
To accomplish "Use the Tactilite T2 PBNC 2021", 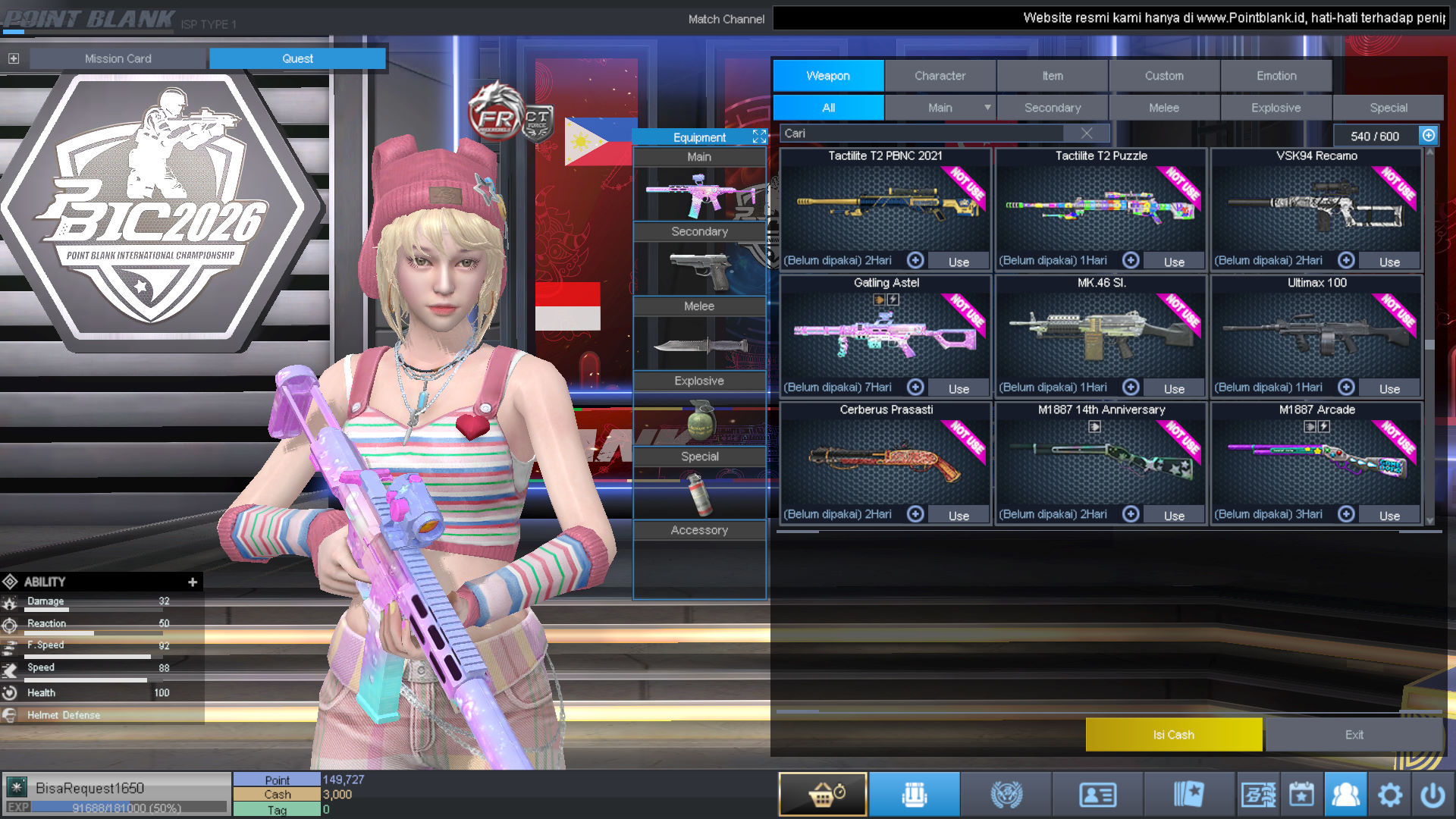I will [959, 262].
